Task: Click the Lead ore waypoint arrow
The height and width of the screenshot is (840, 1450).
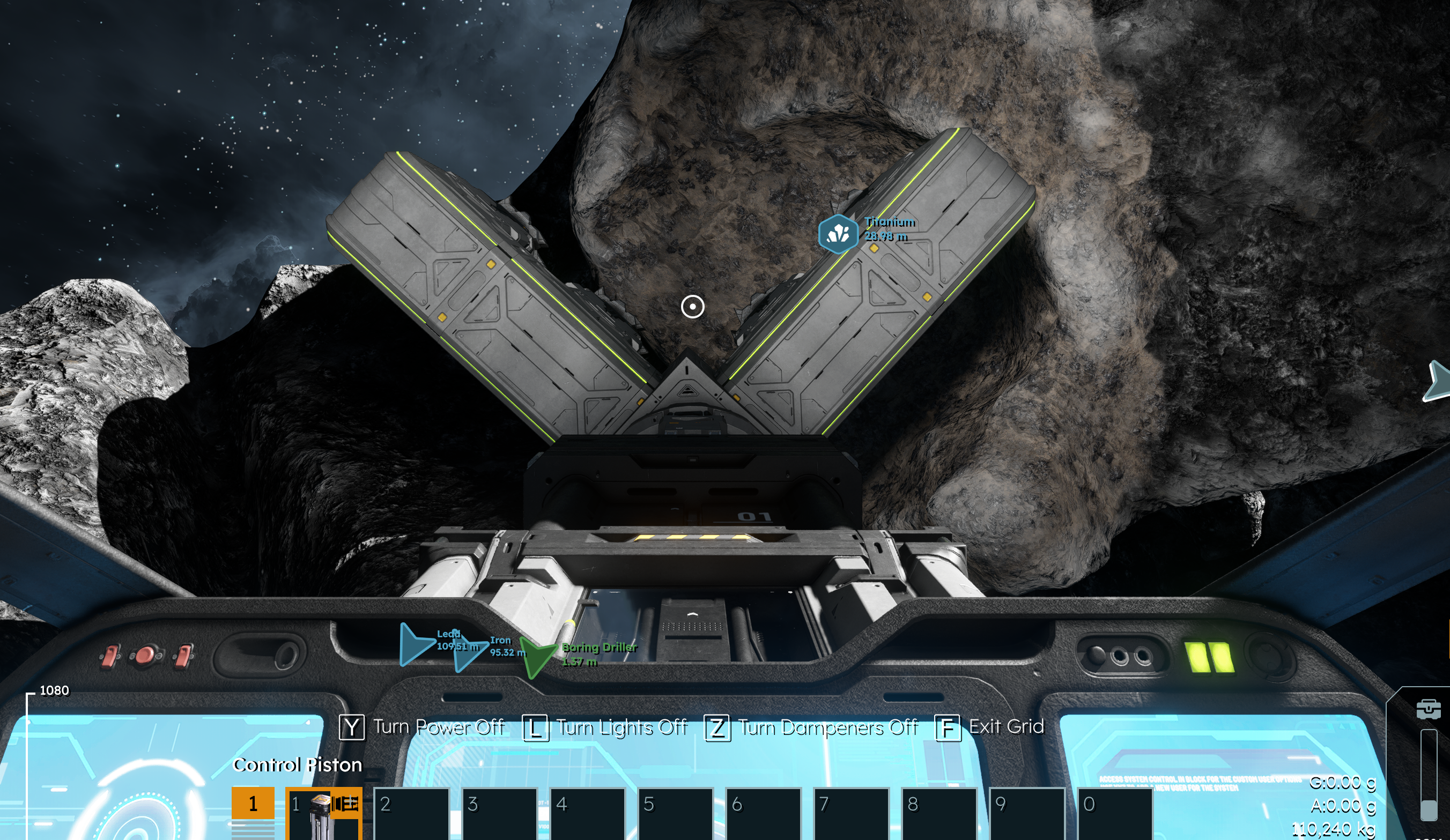Action: [416, 643]
